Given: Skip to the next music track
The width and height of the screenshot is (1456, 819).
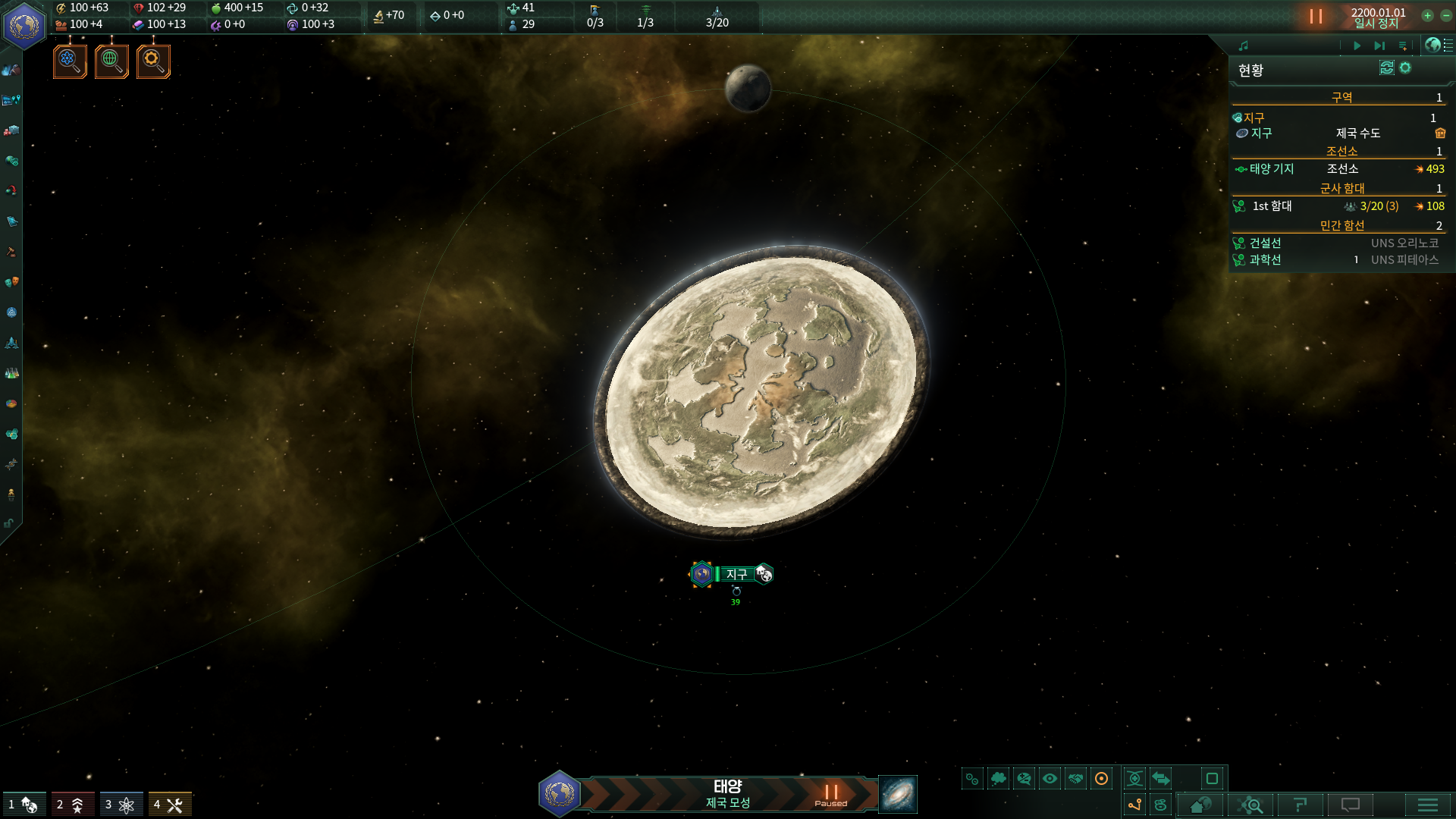Looking at the screenshot, I should 1379,45.
